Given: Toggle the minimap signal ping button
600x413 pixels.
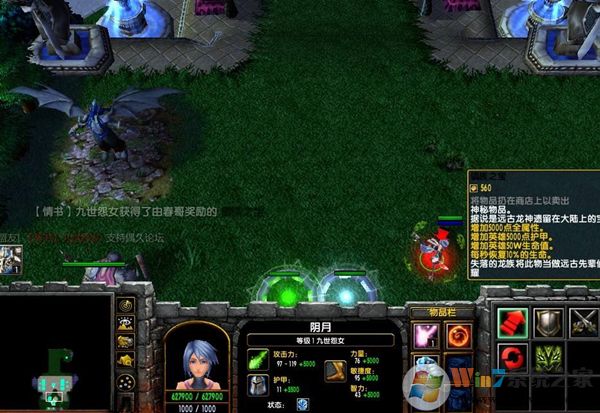Looking at the screenshot, I should point(126,305).
